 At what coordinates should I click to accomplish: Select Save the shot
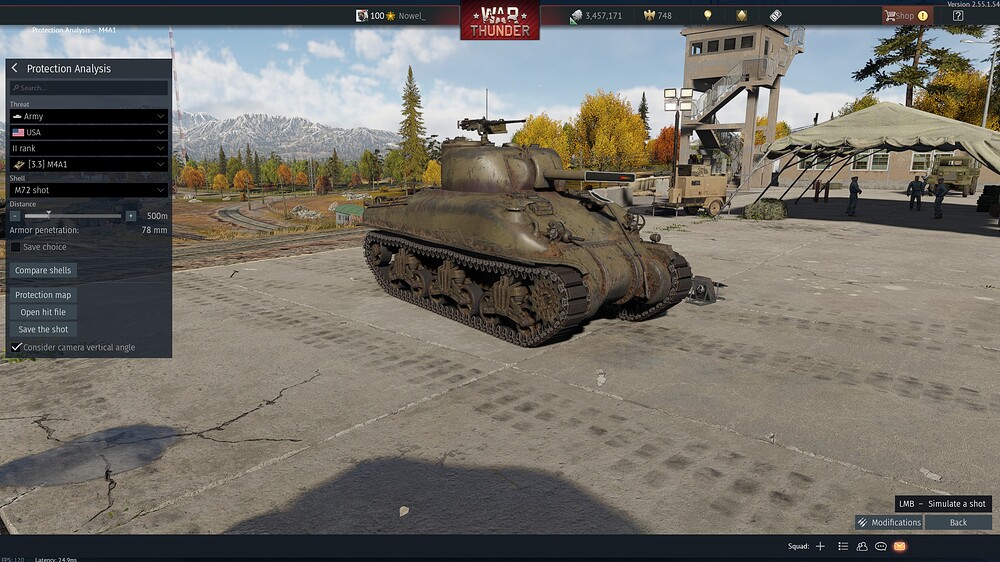tap(44, 329)
